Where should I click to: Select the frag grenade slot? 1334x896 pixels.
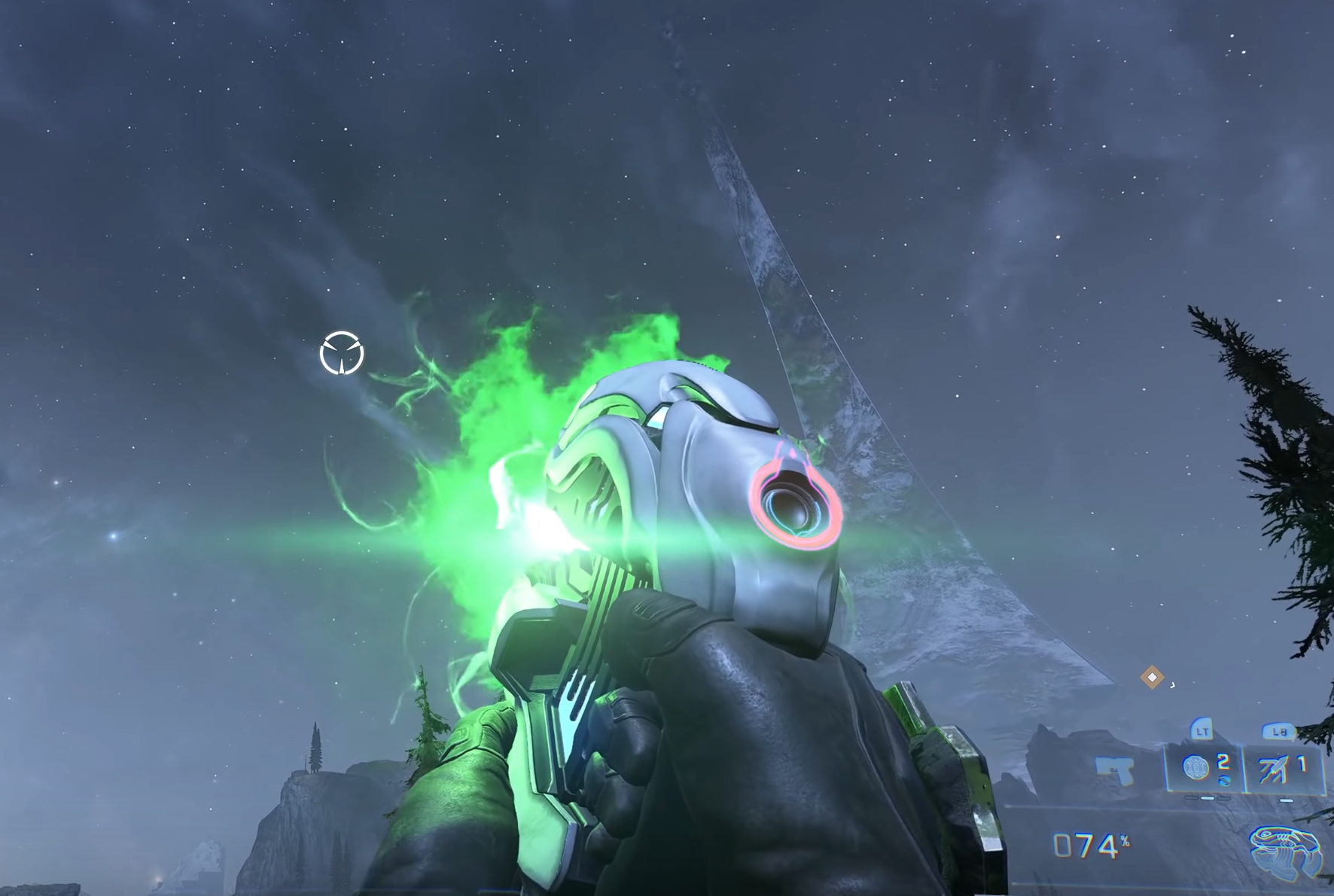point(1205,769)
